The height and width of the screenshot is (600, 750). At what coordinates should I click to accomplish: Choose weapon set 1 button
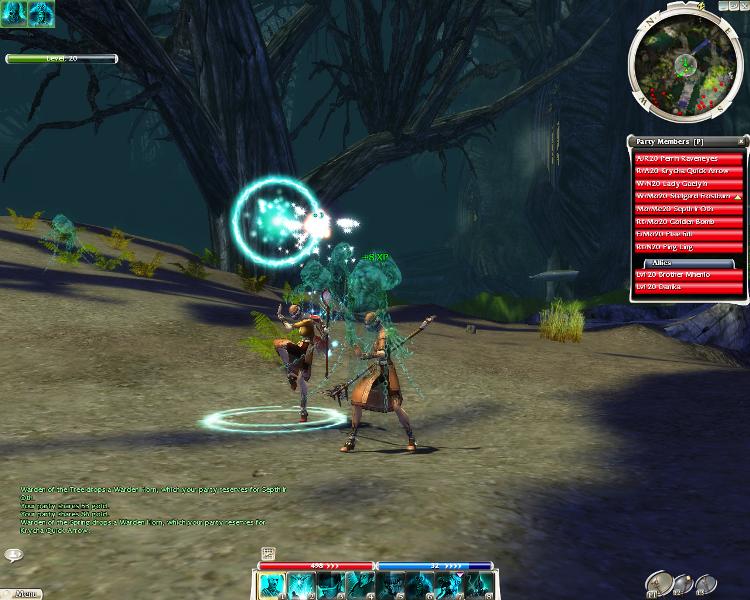click(x=658, y=582)
